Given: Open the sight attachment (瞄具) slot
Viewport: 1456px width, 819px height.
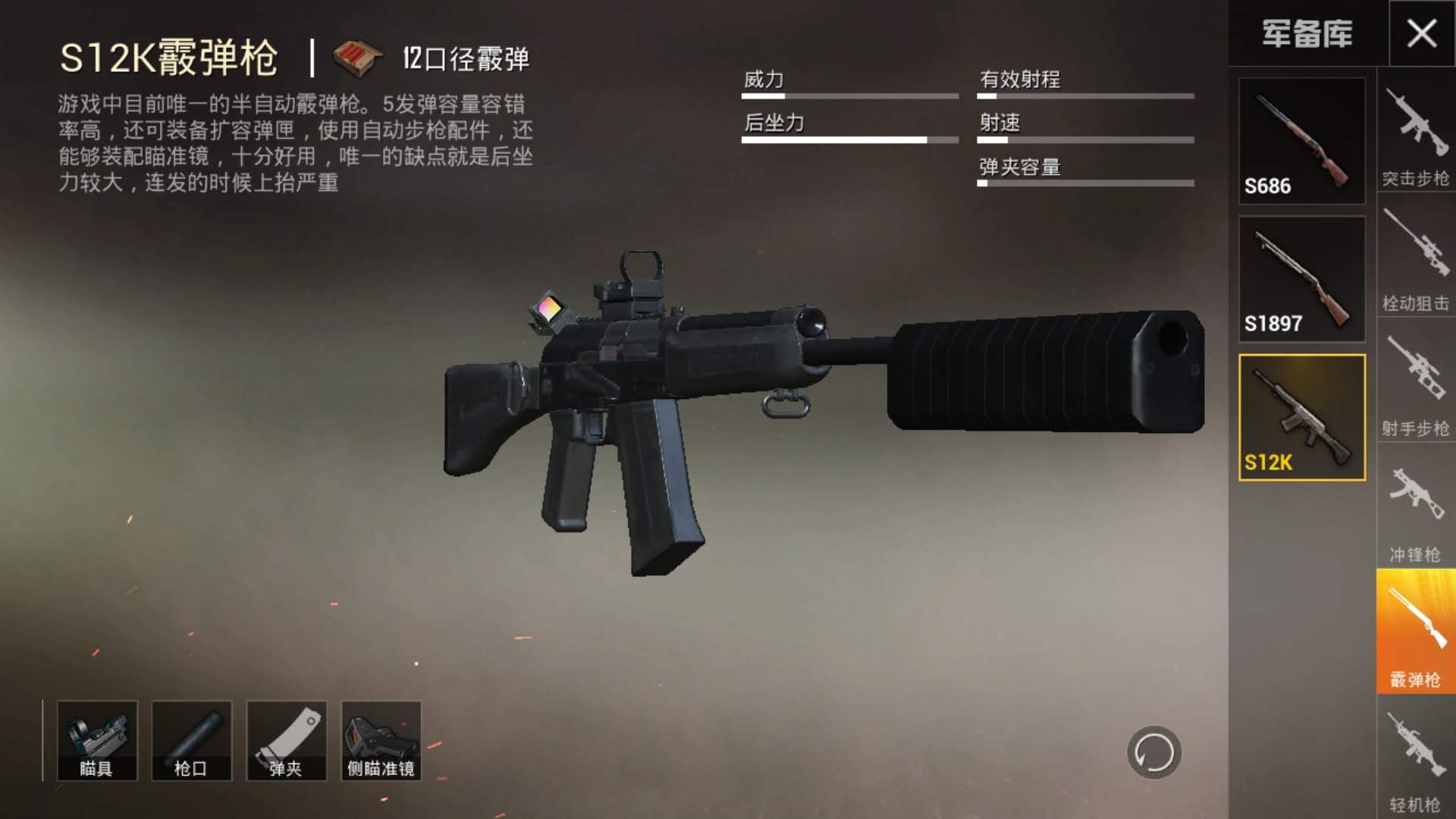Looking at the screenshot, I should [97, 739].
